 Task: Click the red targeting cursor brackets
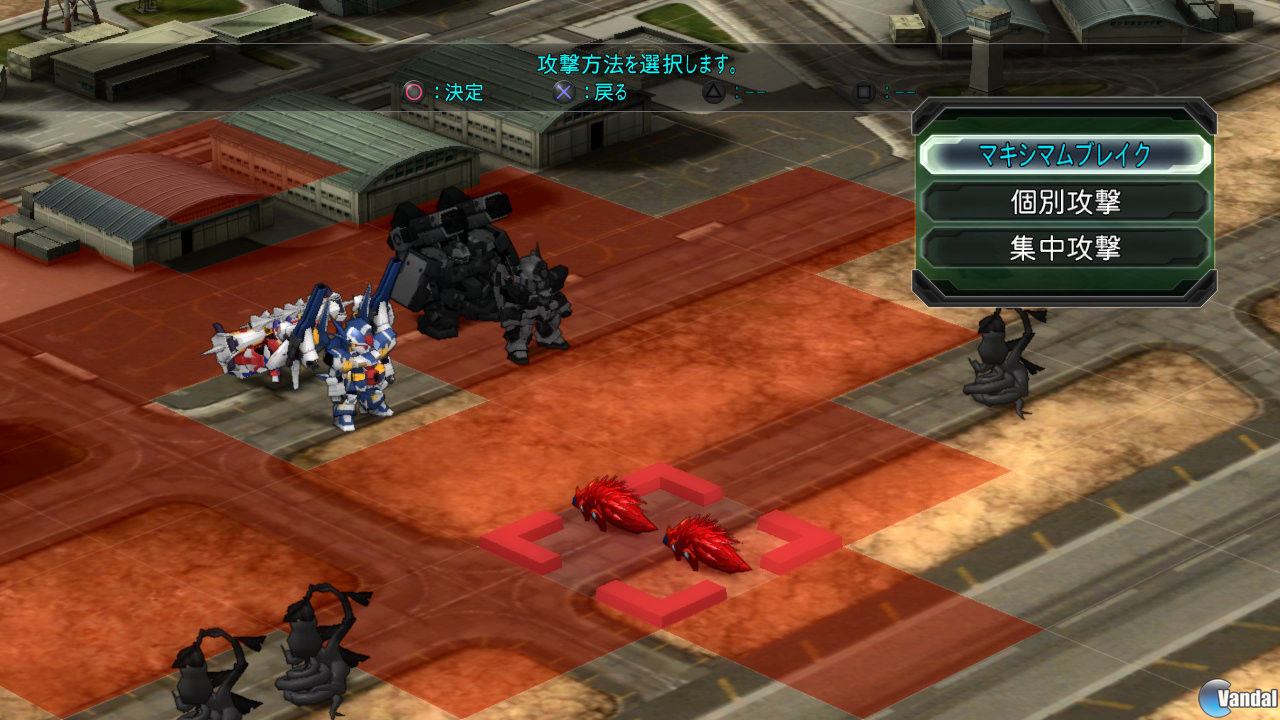pyautogui.click(x=660, y=540)
